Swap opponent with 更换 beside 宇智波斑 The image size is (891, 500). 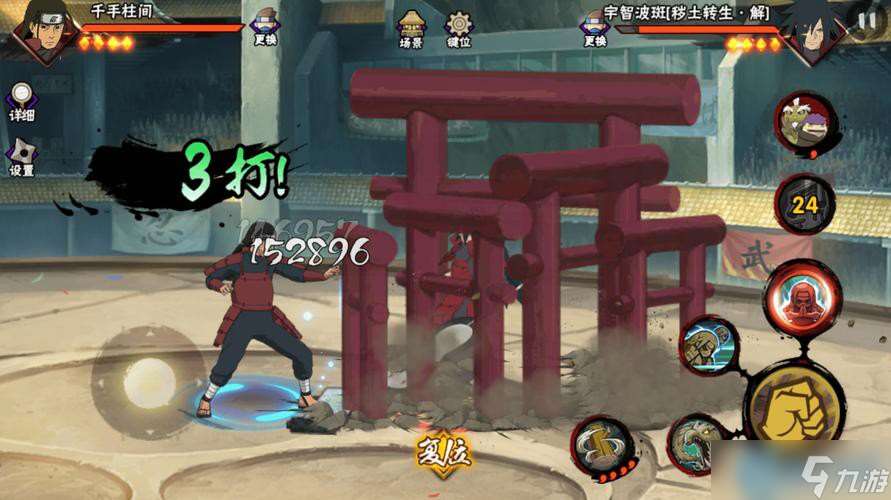[595, 27]
